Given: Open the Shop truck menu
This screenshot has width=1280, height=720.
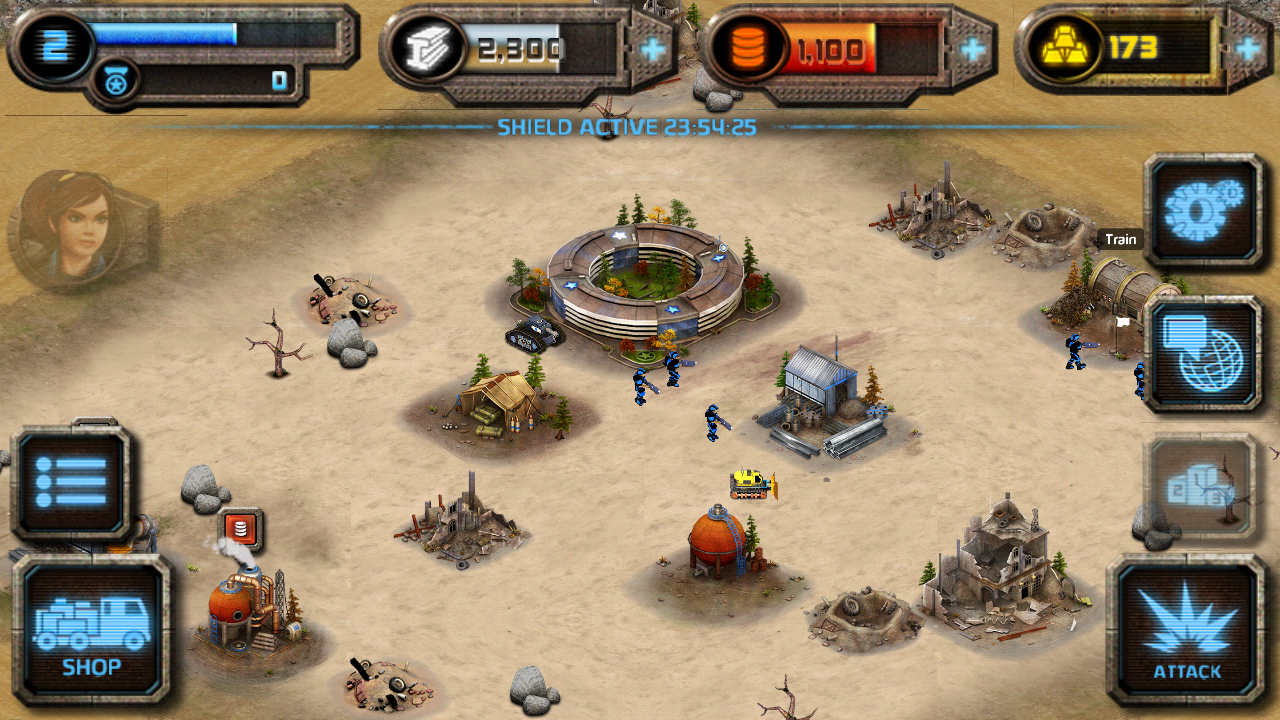Looking at the screenshot, I should [x=91, y=629].
